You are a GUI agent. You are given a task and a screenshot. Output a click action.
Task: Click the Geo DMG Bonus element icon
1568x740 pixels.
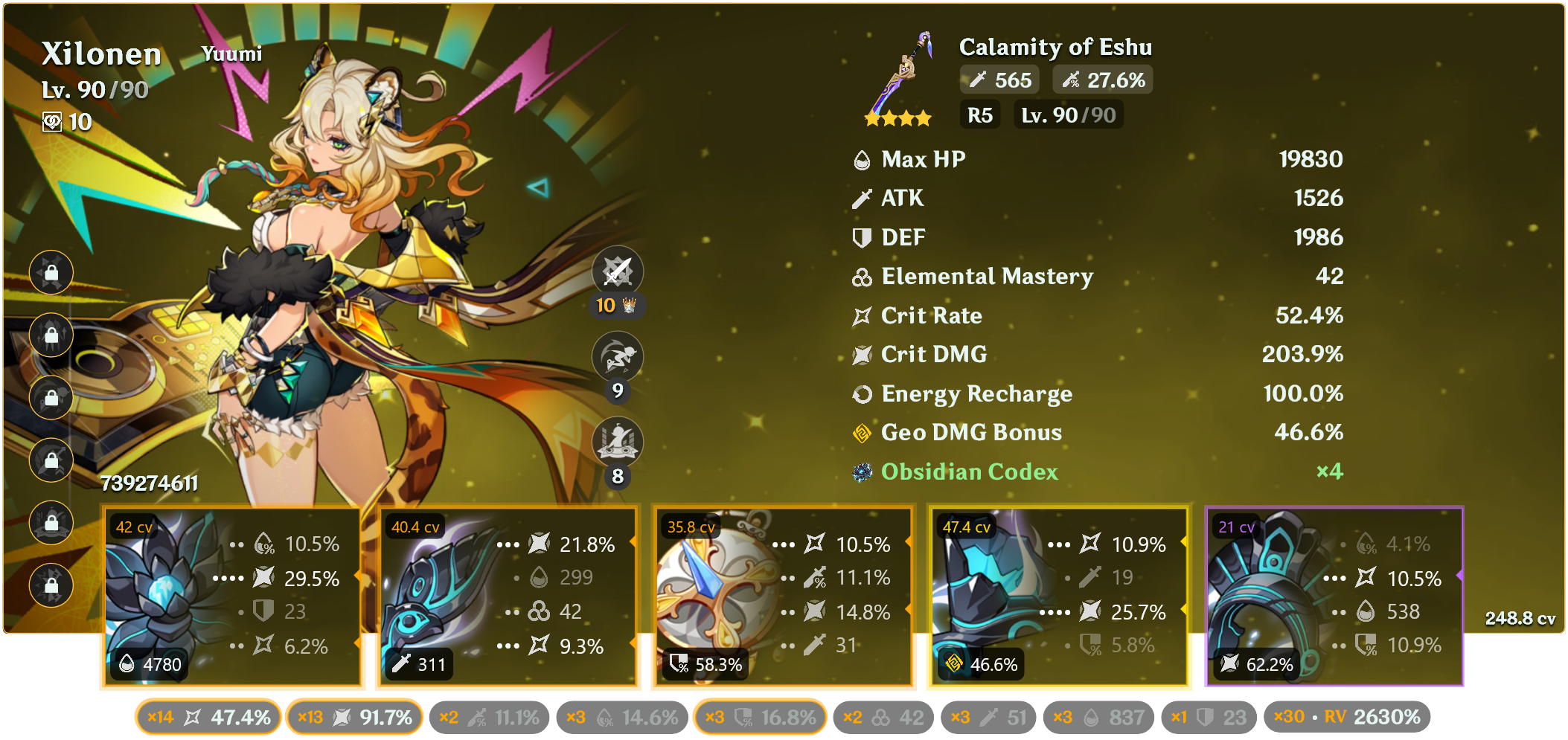(x=862, y=432)
